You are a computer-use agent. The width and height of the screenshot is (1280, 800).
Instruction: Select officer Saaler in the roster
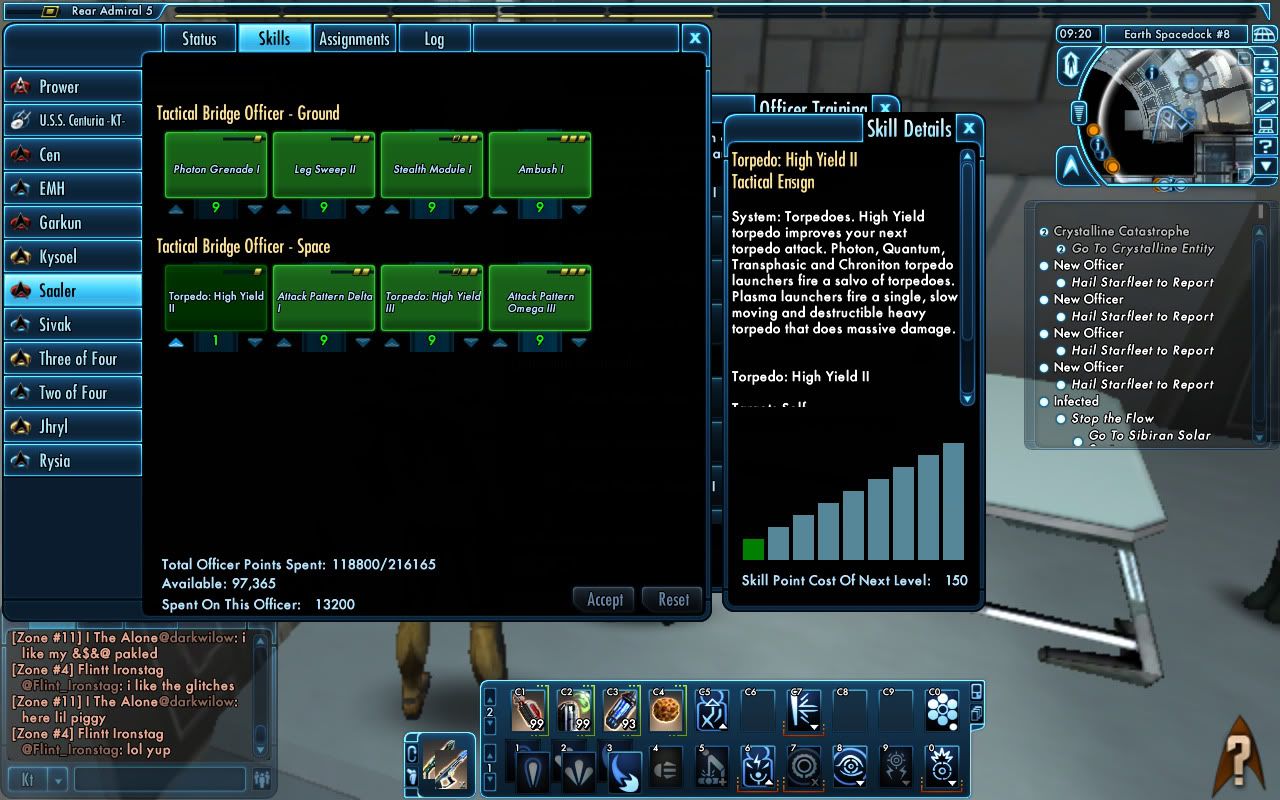[72, 290]
